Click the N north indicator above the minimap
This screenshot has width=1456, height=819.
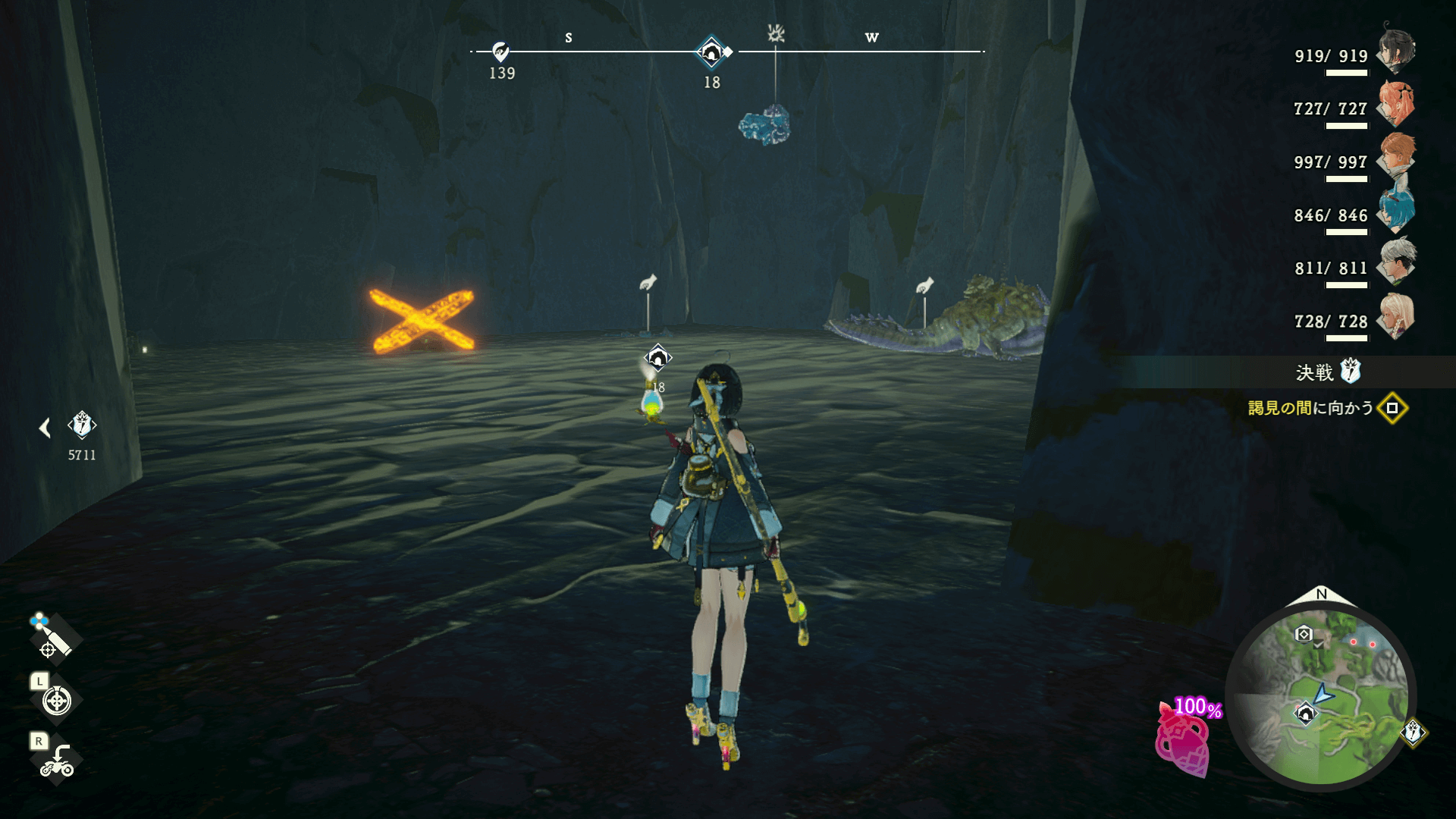(1322, 595)
